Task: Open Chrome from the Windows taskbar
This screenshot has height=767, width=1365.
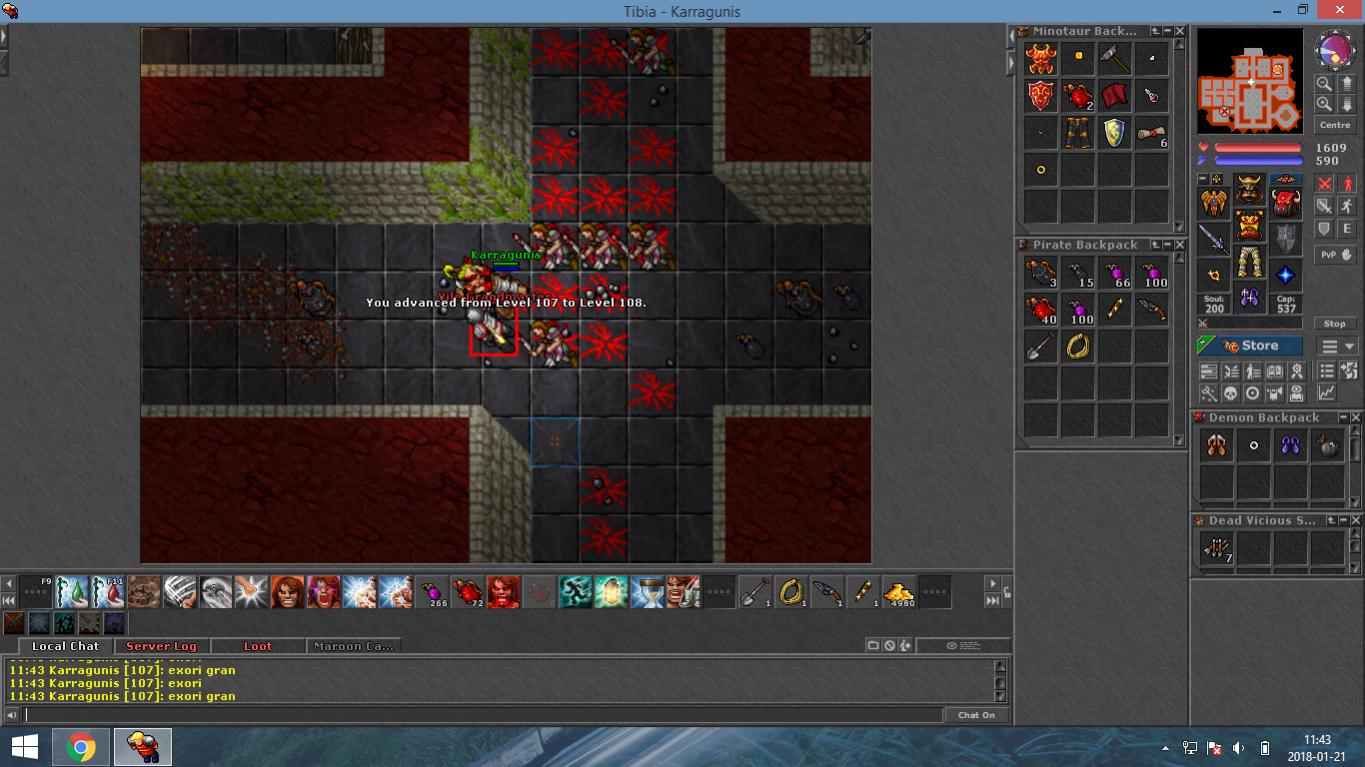Action: click(x=81, y=747)
